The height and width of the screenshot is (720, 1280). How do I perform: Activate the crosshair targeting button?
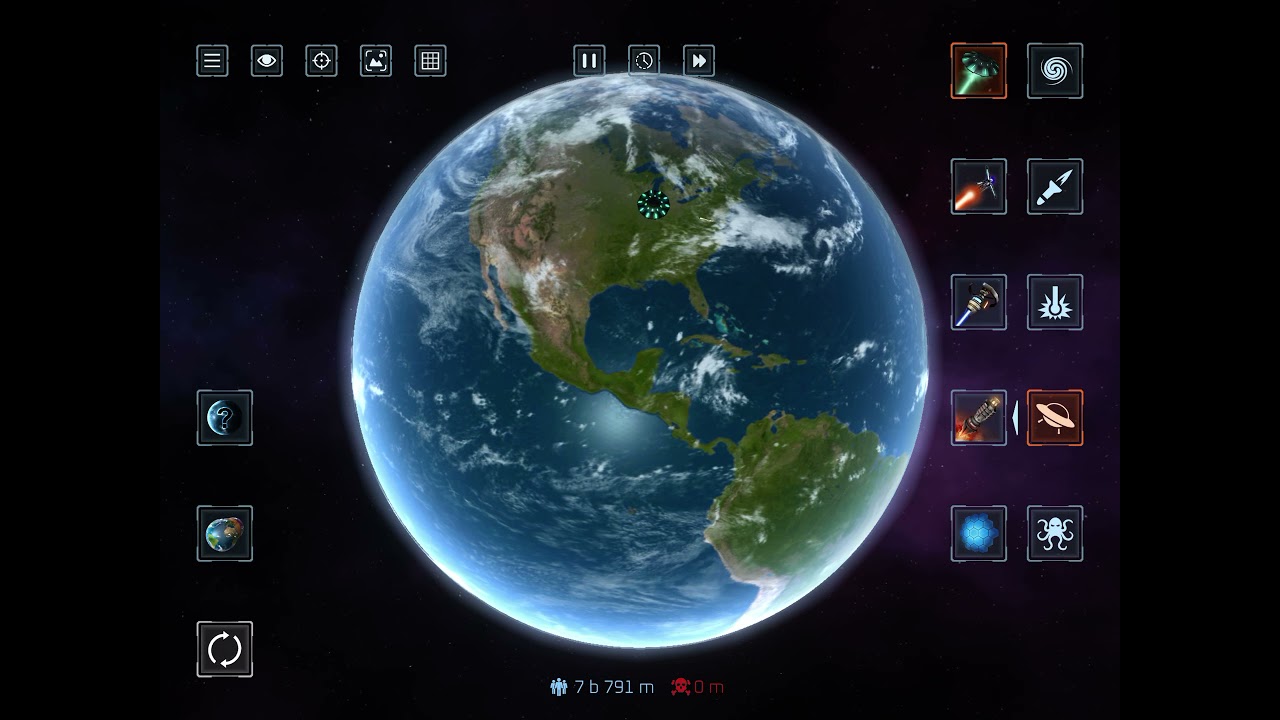click(x=321, y=61)
